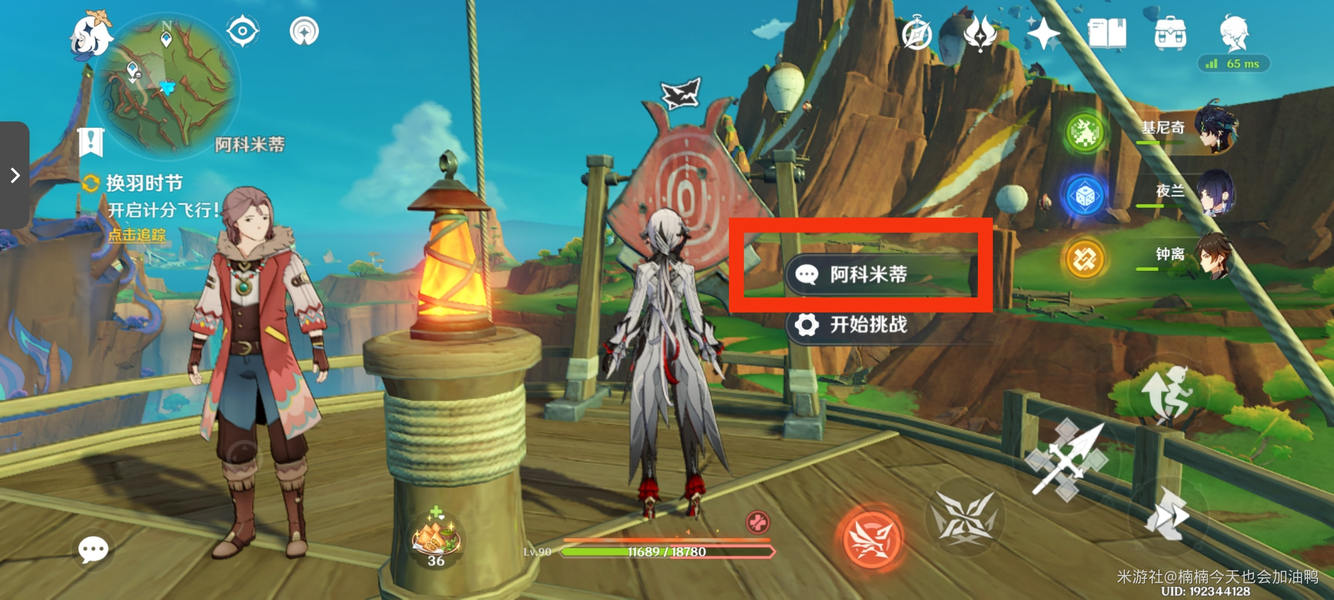This screenshot has height=600, width=1334.
Task: Choose 开始挑战 to start the challenge
Action: pos(867,324)
